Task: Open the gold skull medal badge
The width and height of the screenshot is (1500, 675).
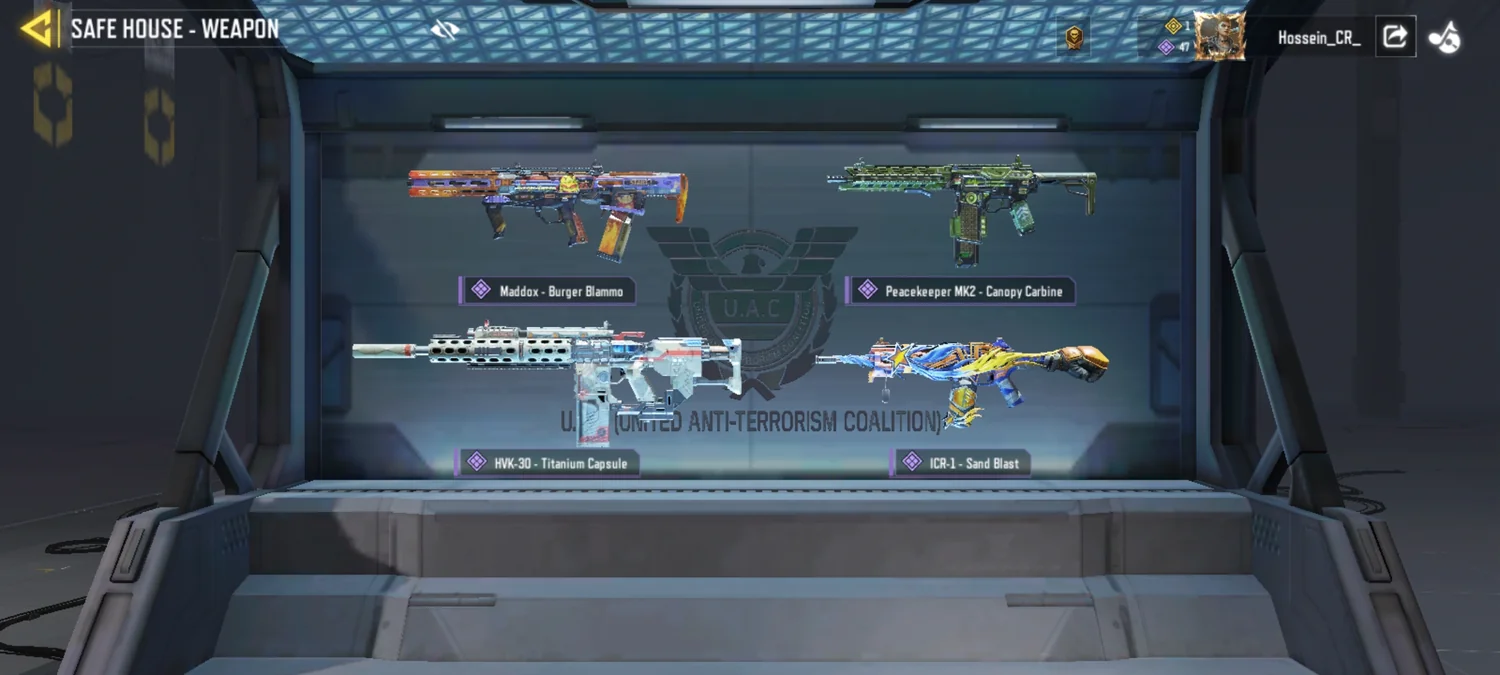Action: [1074, 37]
